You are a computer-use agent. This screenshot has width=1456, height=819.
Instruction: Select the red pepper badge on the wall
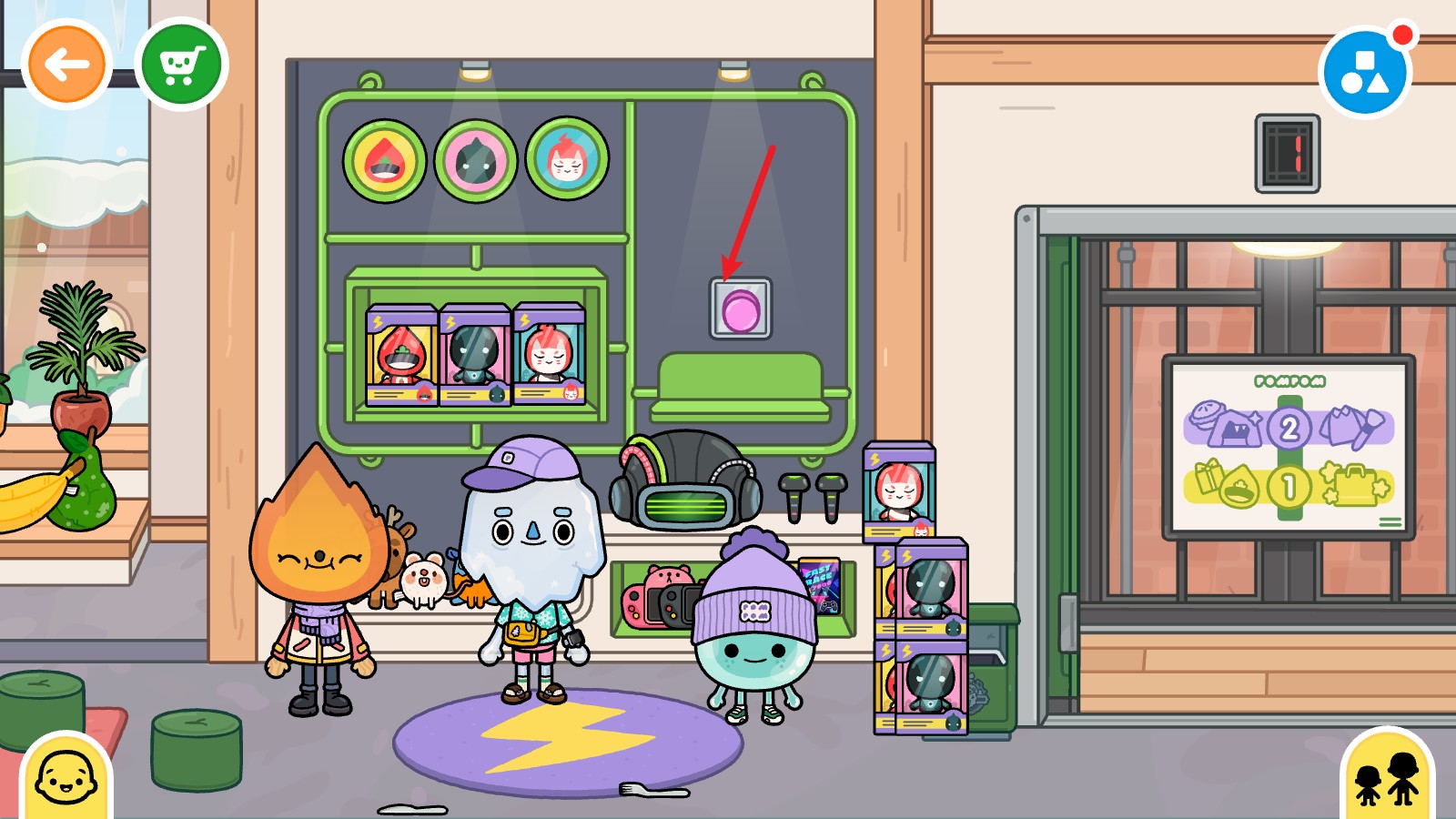pyautogui.click(x=386, y=157)
